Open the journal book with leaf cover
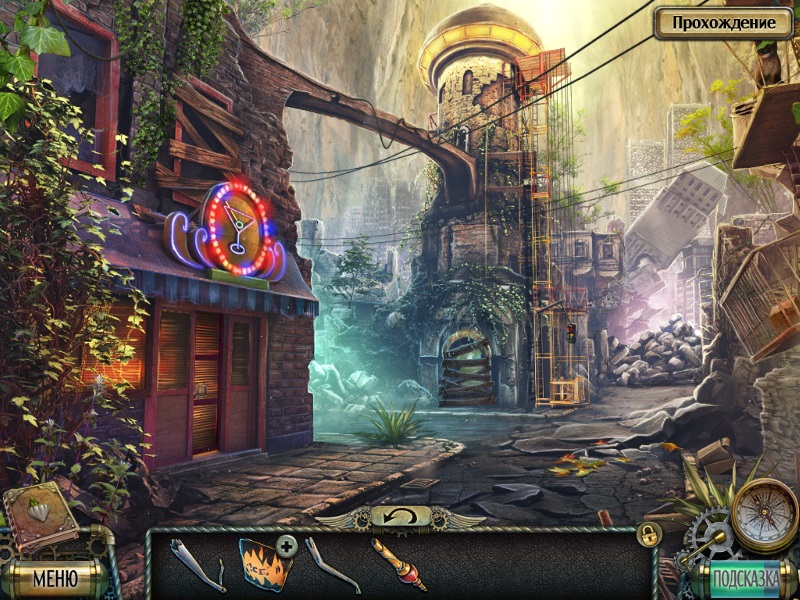The height and width of the screenshot is (600, 800). (x=40, y=515)
